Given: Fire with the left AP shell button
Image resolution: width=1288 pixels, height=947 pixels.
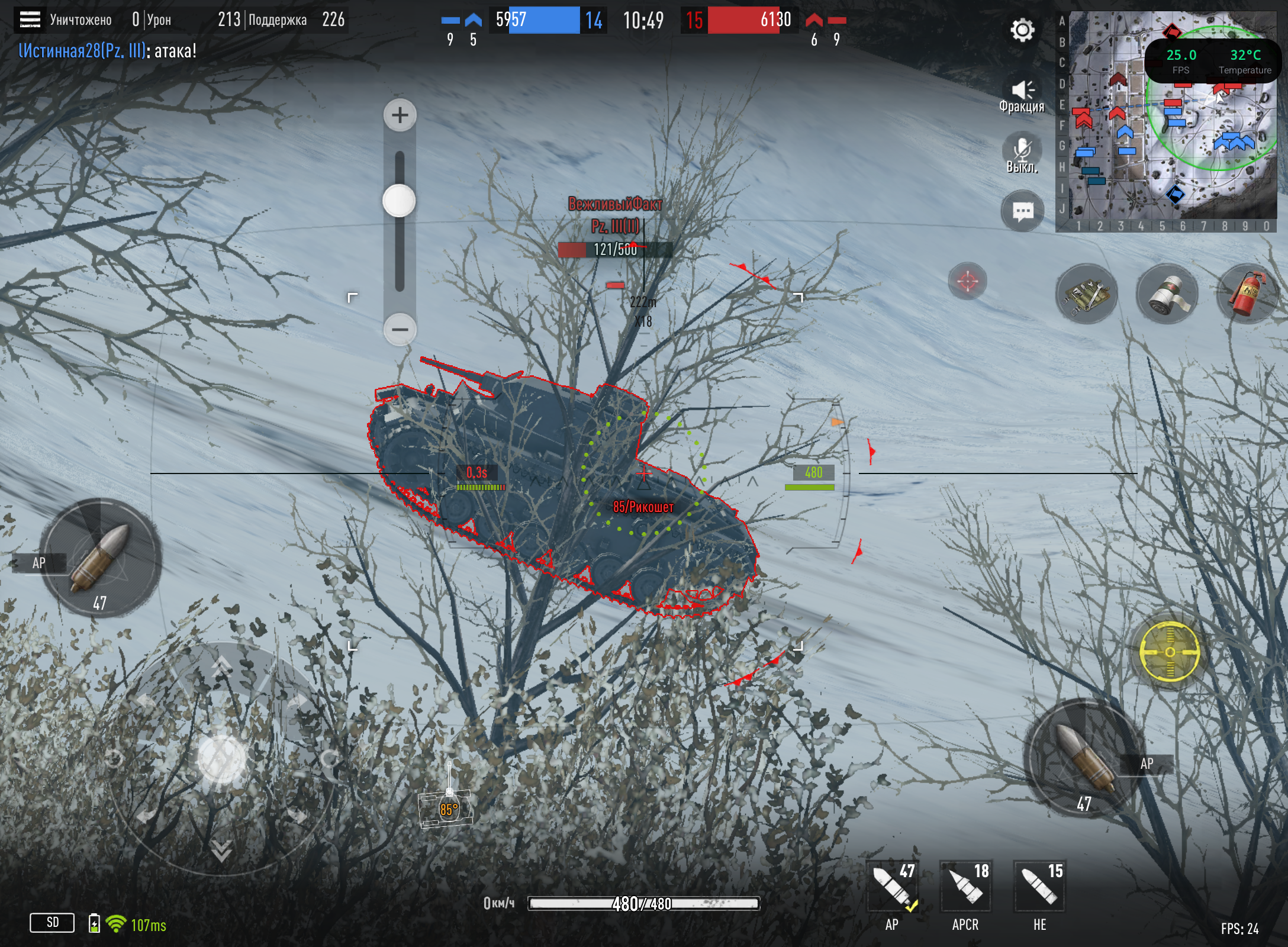Looking at the screenshot, I should tap(101, 558).
